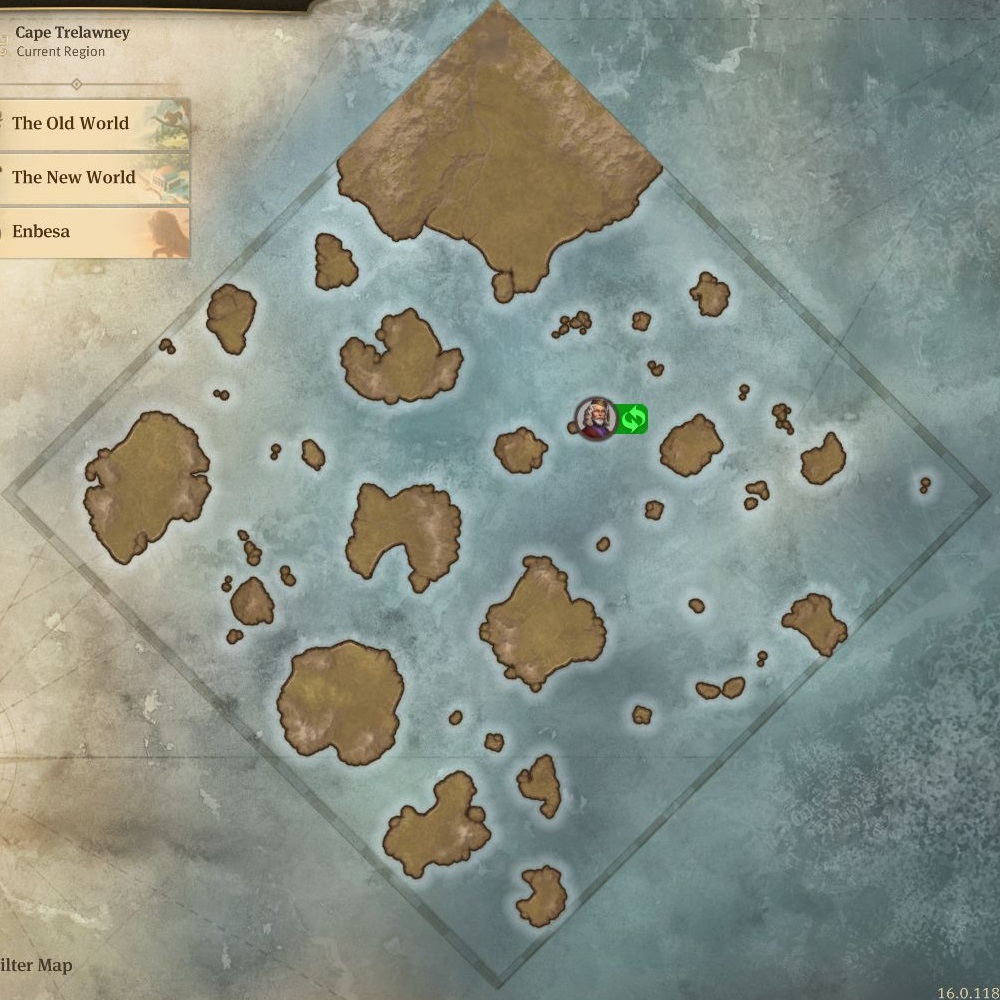This screenshot has width=1000, height=1000.
Task: Switch to The Old World region
Action: tap(92, 124)
